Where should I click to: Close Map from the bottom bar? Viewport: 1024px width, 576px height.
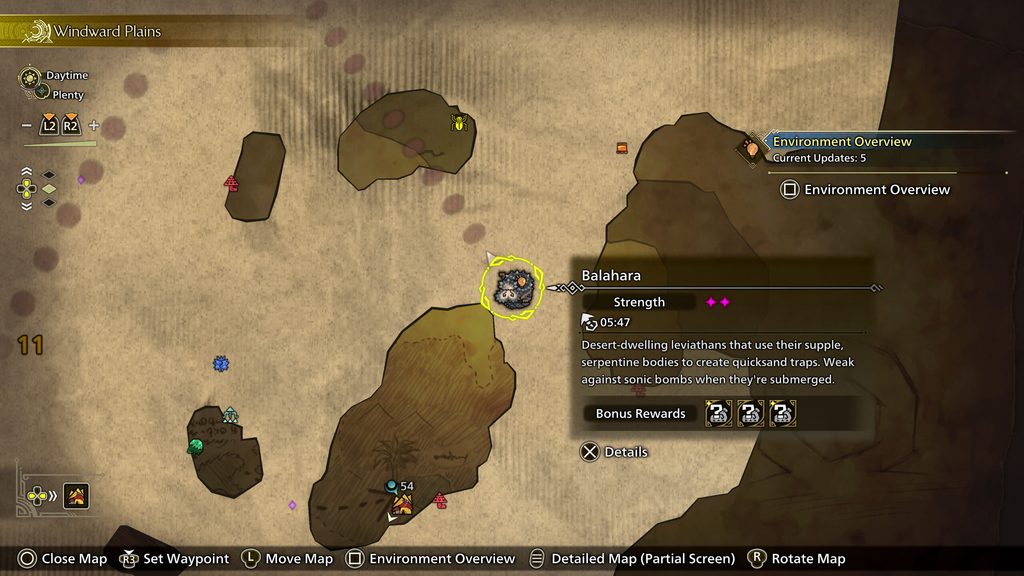pyautogui.click(x=62, y=559)
